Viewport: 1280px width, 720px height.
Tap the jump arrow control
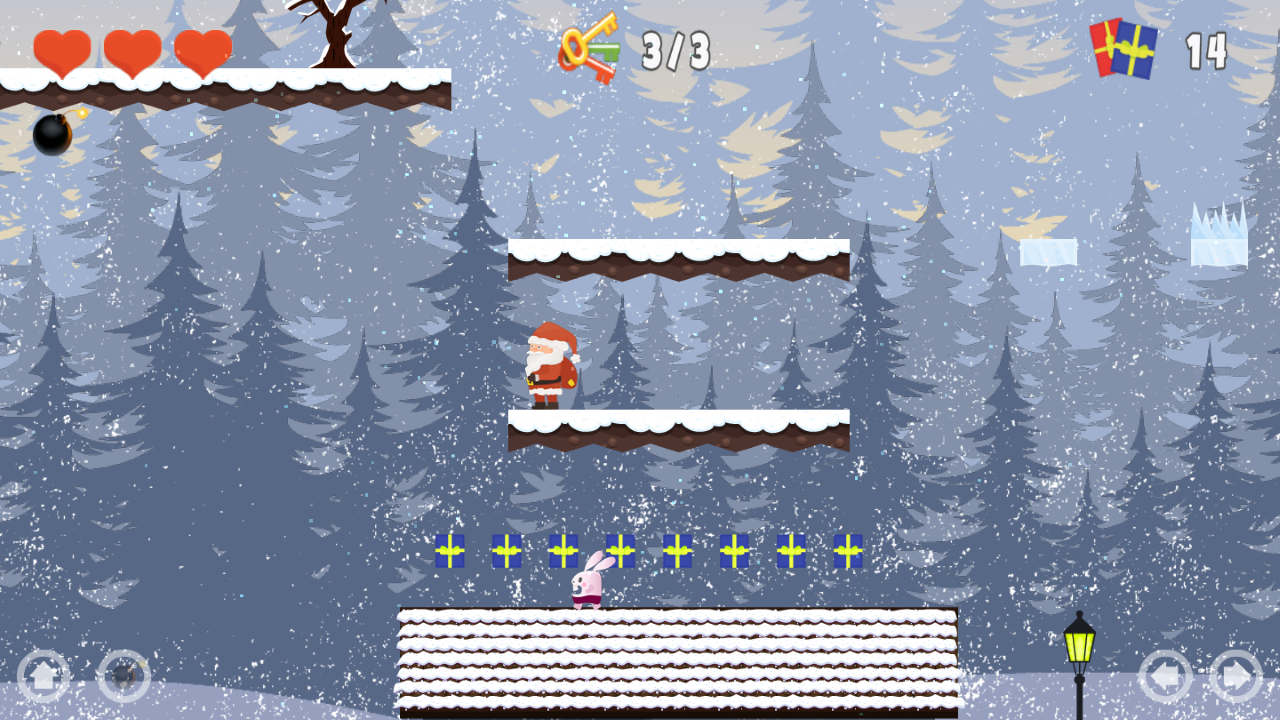tap(45, 676)
